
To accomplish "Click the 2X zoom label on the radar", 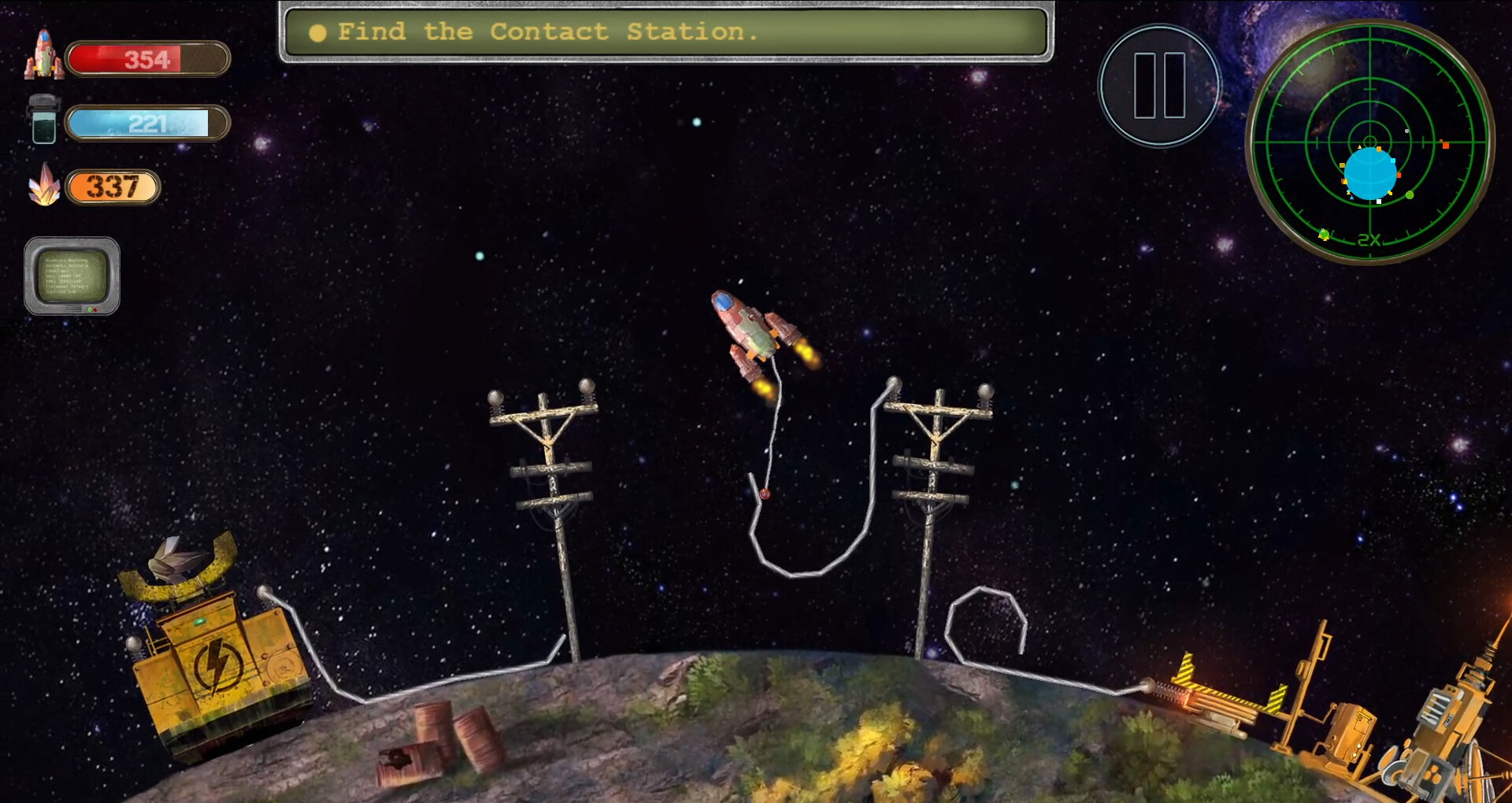I will [x=1369, y=239].
